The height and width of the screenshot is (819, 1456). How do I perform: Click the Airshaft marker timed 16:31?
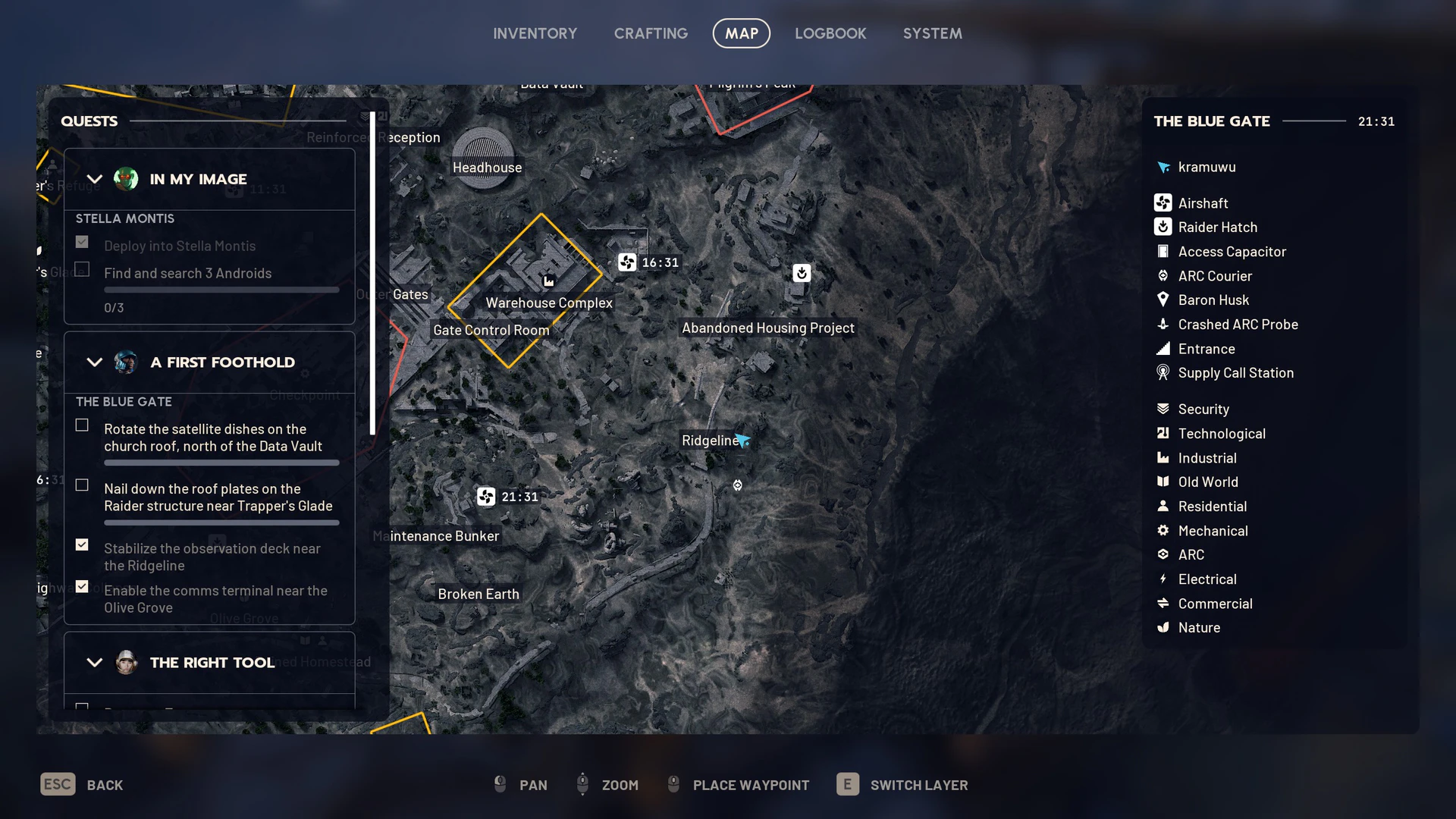point(627,262)
